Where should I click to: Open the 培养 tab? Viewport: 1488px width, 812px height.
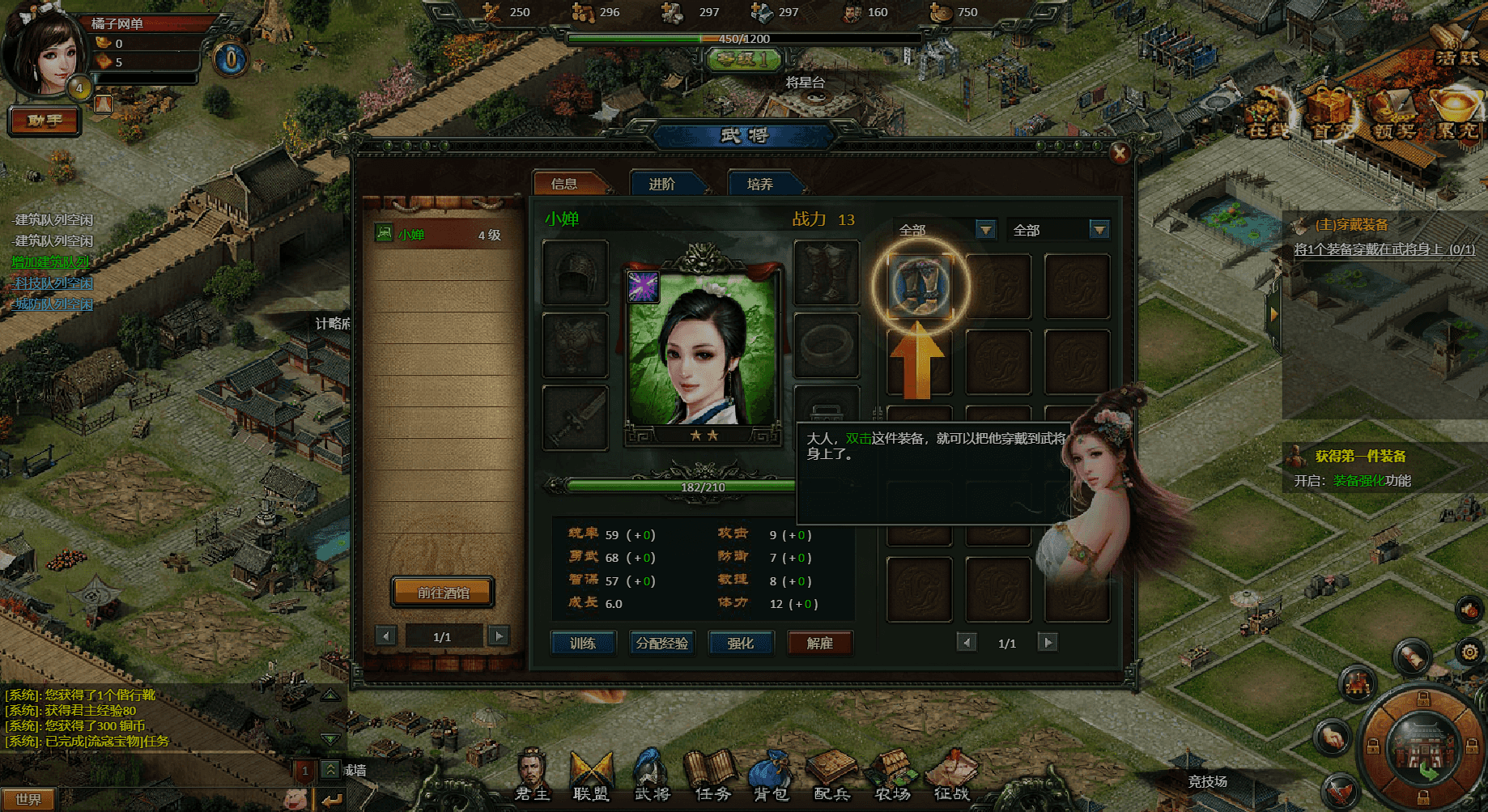coord(761,184)
